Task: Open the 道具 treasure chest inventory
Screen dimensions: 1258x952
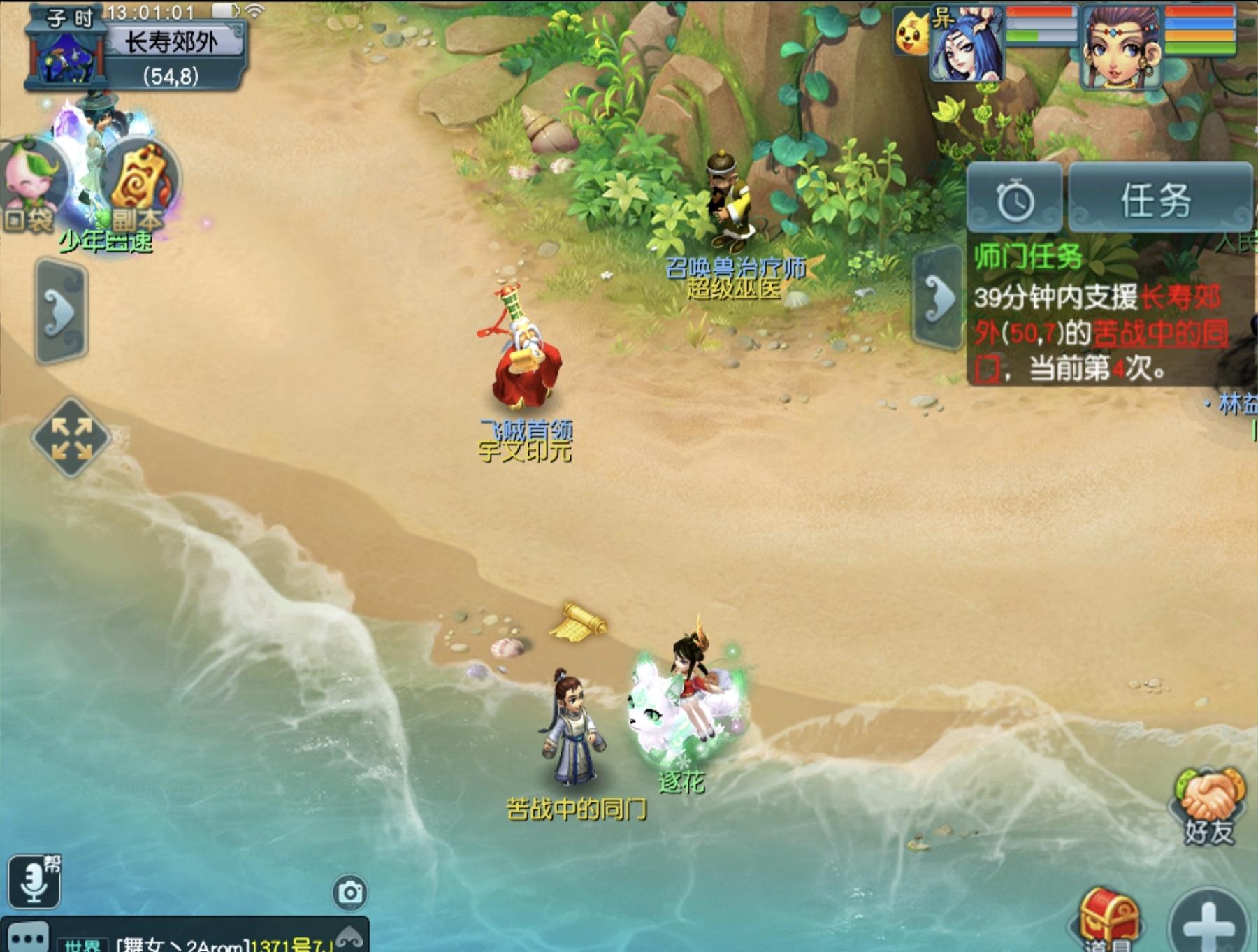Action: pos(1108,919)
